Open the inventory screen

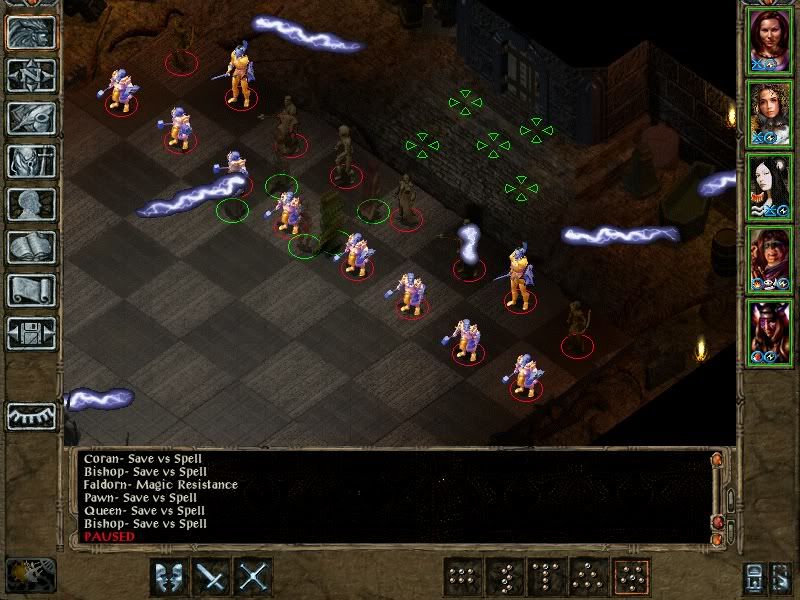pos(31,161)
